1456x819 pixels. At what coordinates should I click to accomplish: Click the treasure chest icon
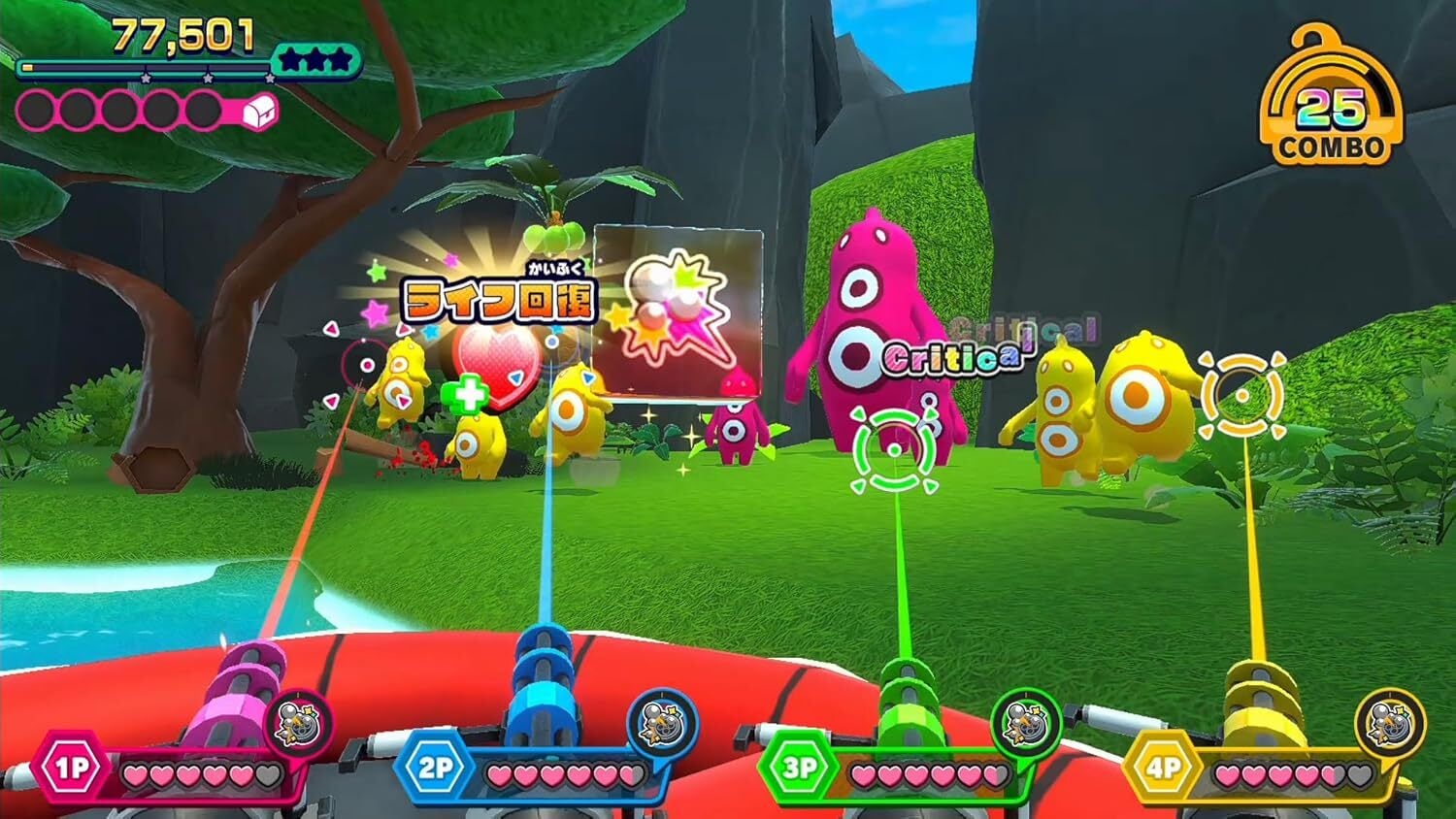[259, 112]
